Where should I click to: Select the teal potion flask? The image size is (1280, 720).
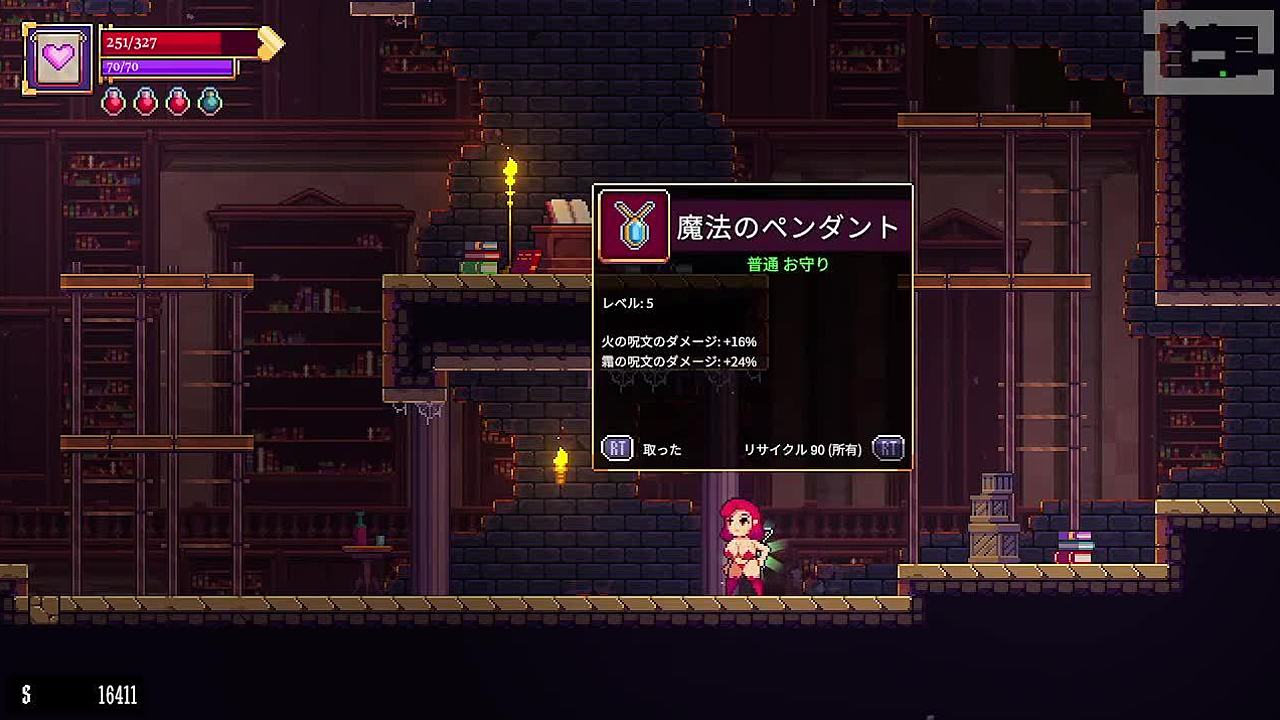coord(210,101)
